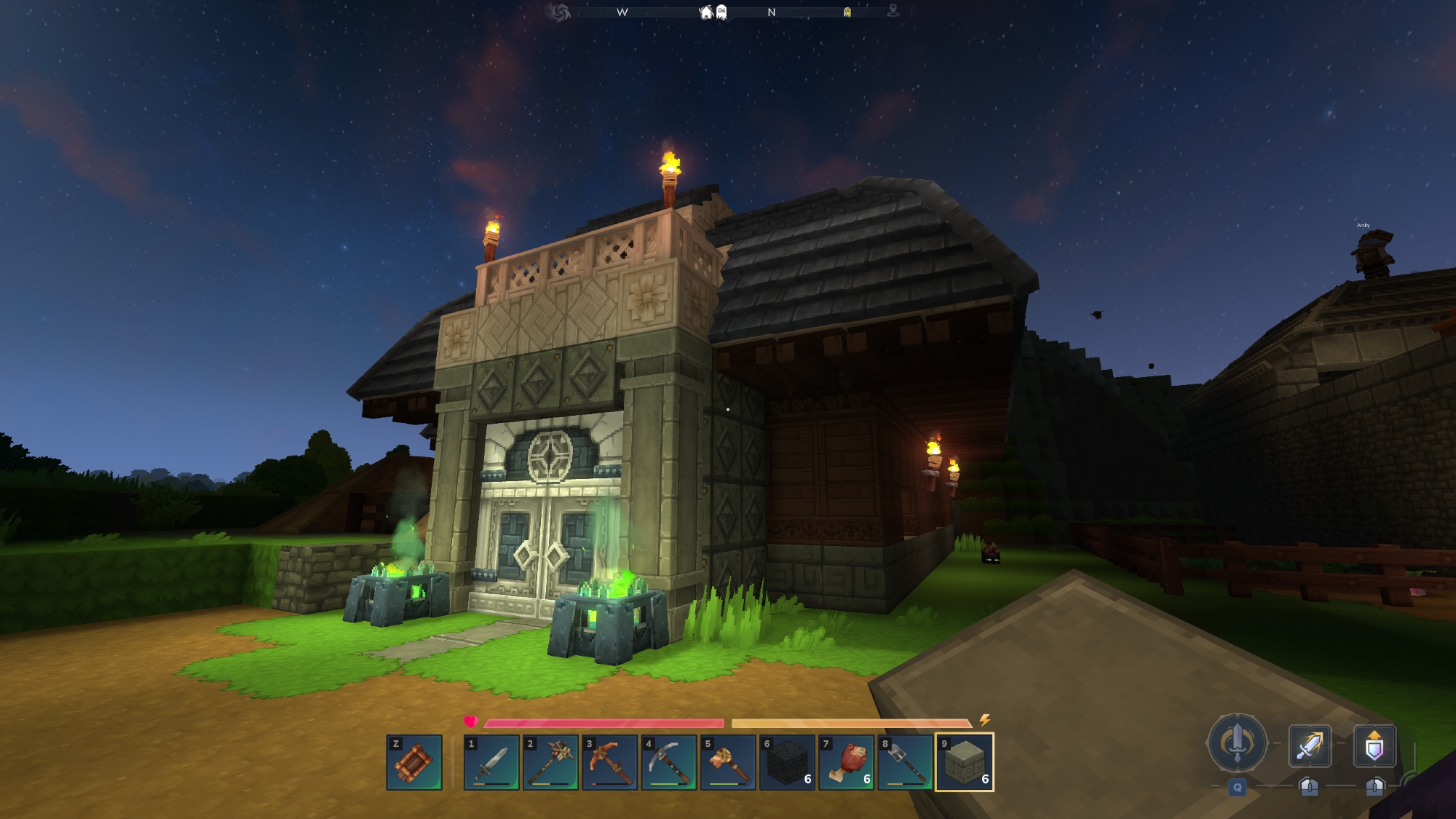Trigger the glowing sword attack ability
The image size is (1456, 819).
[1310, 745]
